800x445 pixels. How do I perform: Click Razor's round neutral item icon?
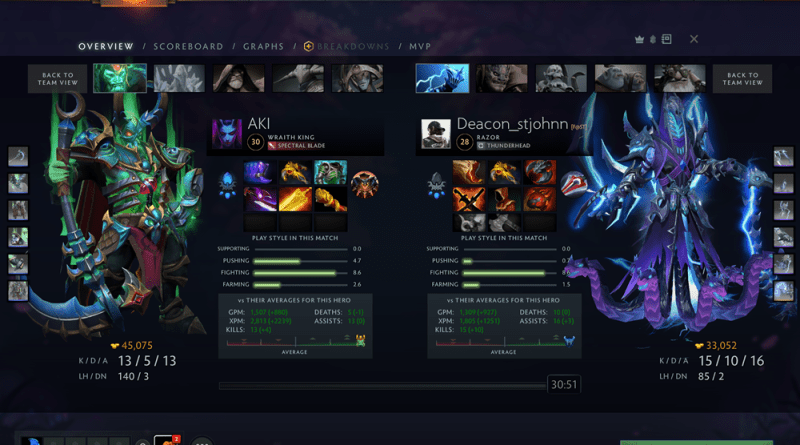[571, 184]
